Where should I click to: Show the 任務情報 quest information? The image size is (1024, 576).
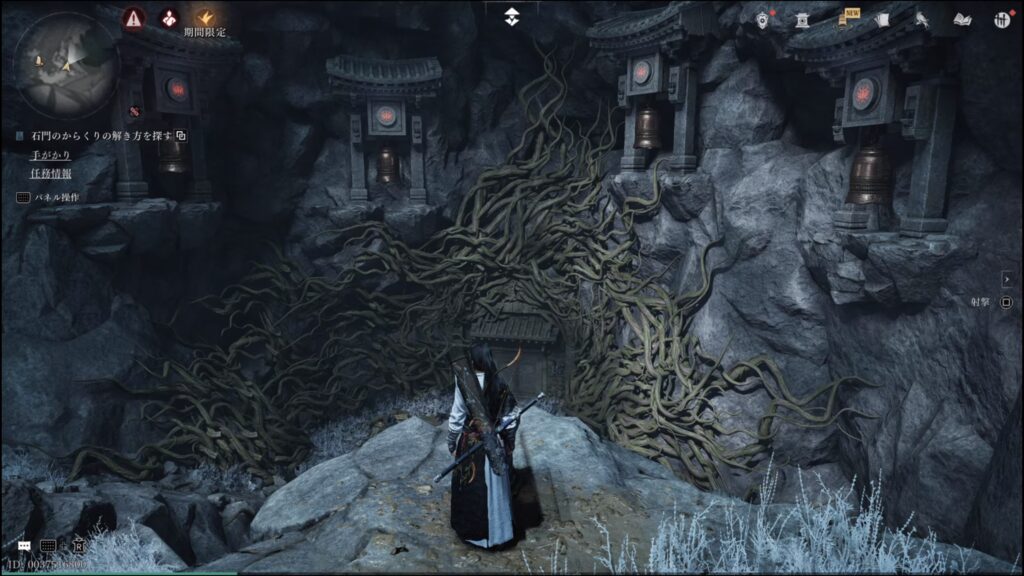[x=51, y=173]
